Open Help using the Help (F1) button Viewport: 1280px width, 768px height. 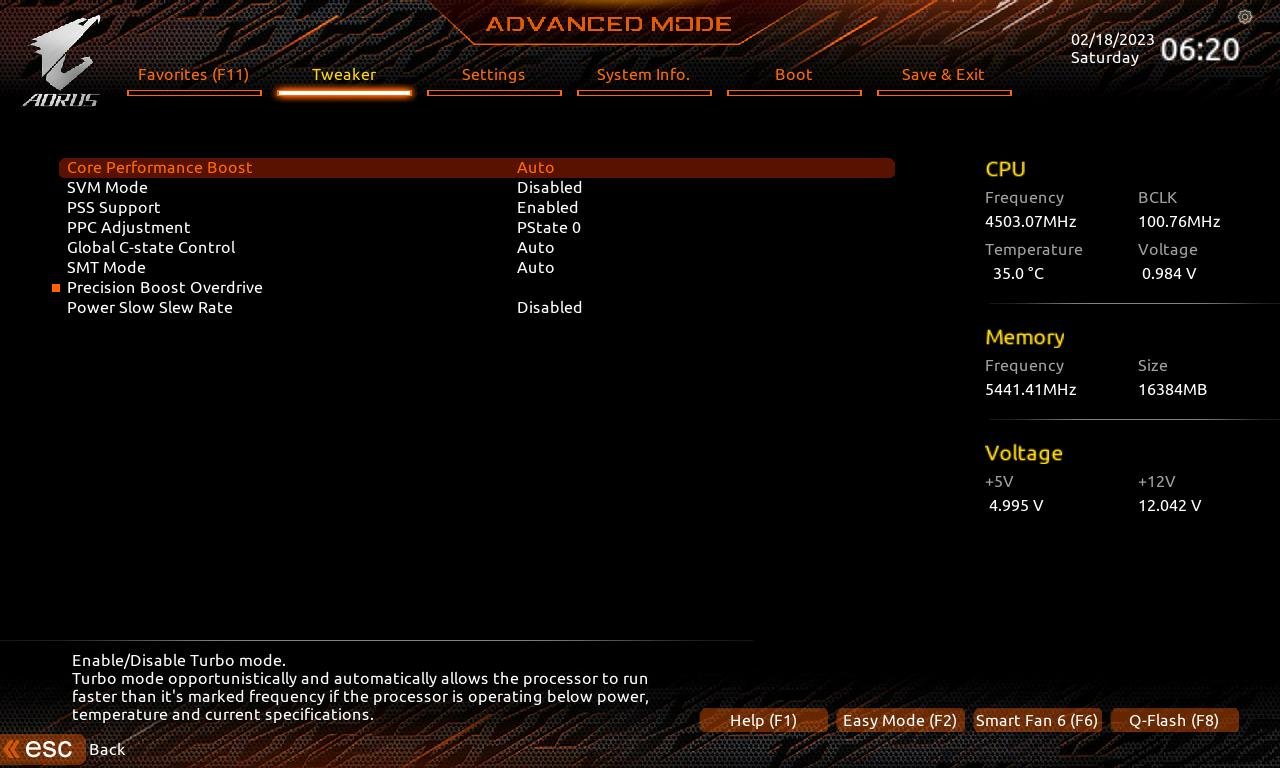(x=764, y=720)
